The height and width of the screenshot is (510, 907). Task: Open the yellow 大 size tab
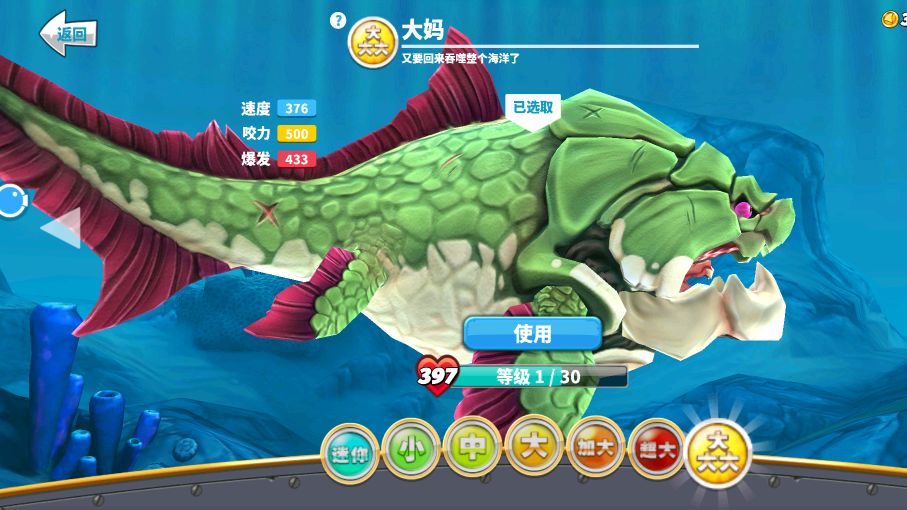534,444
